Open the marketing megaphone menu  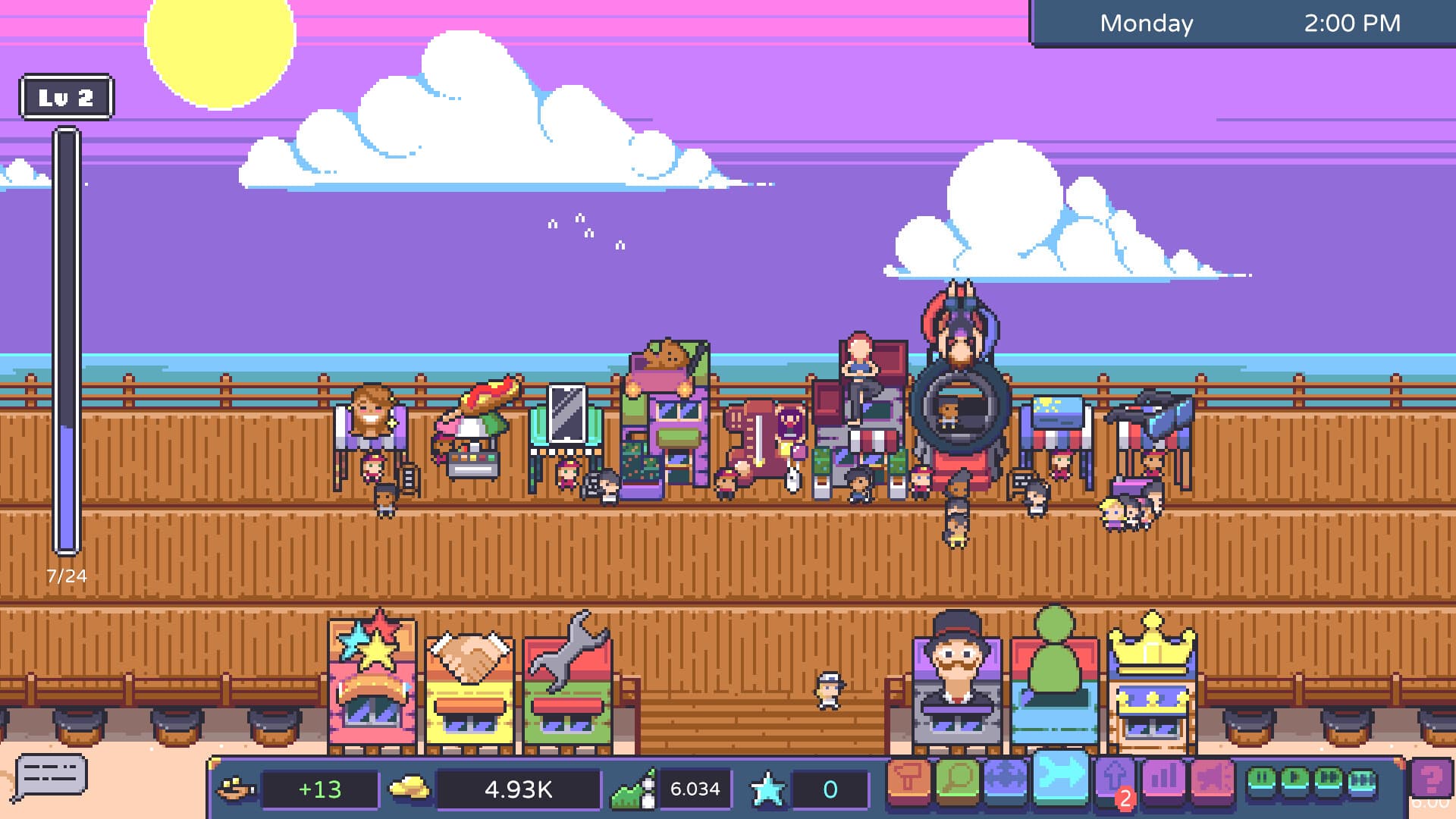click(x=1213, y=777)
